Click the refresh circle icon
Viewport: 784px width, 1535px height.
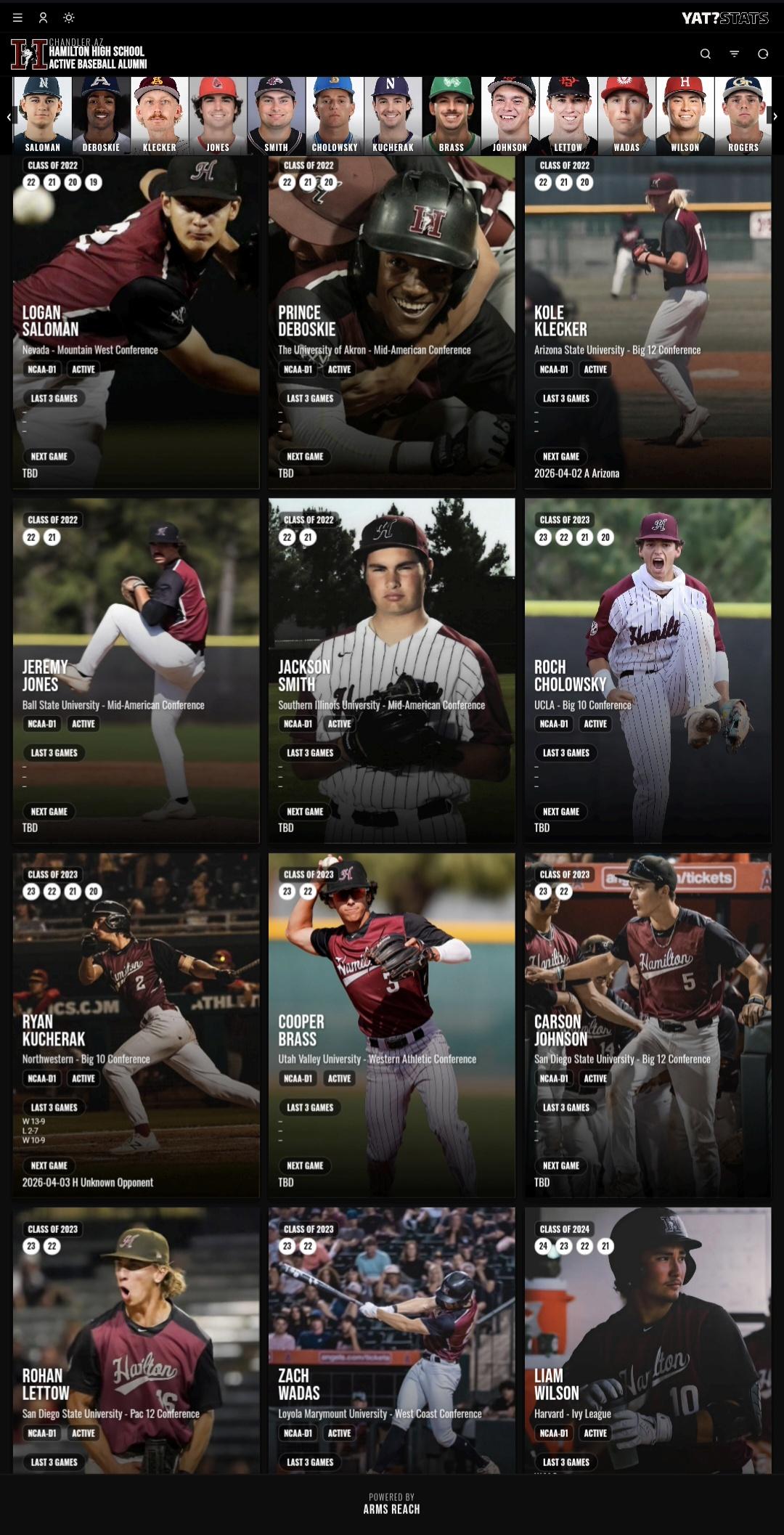click(763, 54)
